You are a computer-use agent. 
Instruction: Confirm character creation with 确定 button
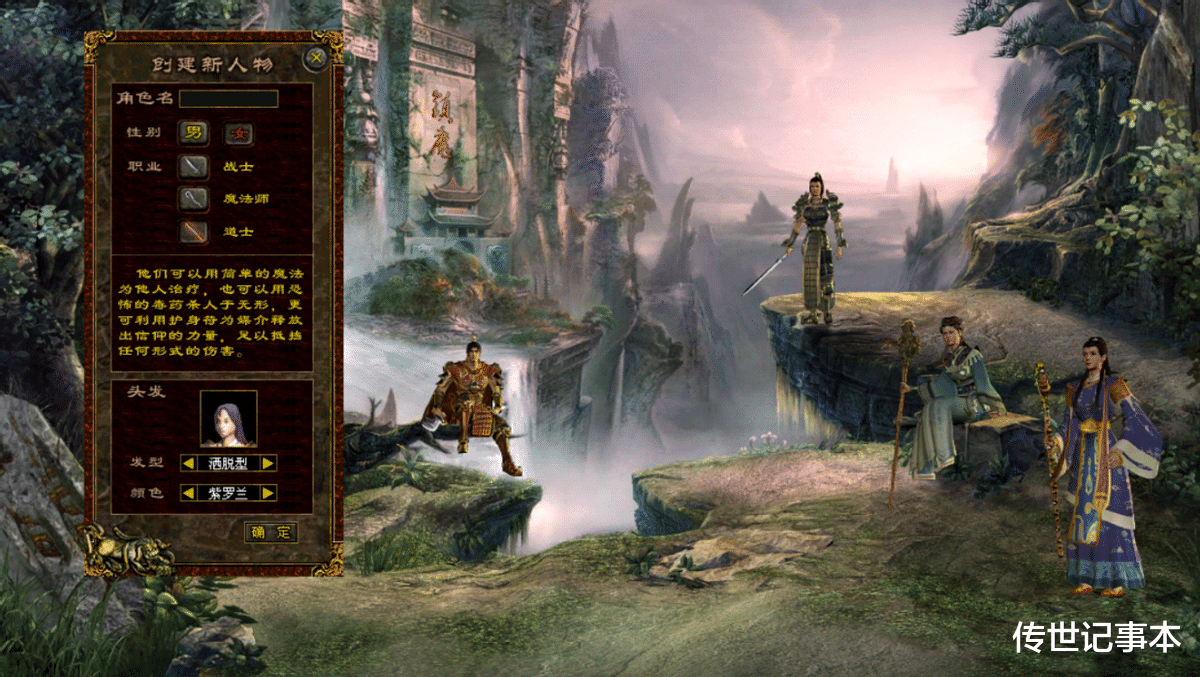(271, 532)
